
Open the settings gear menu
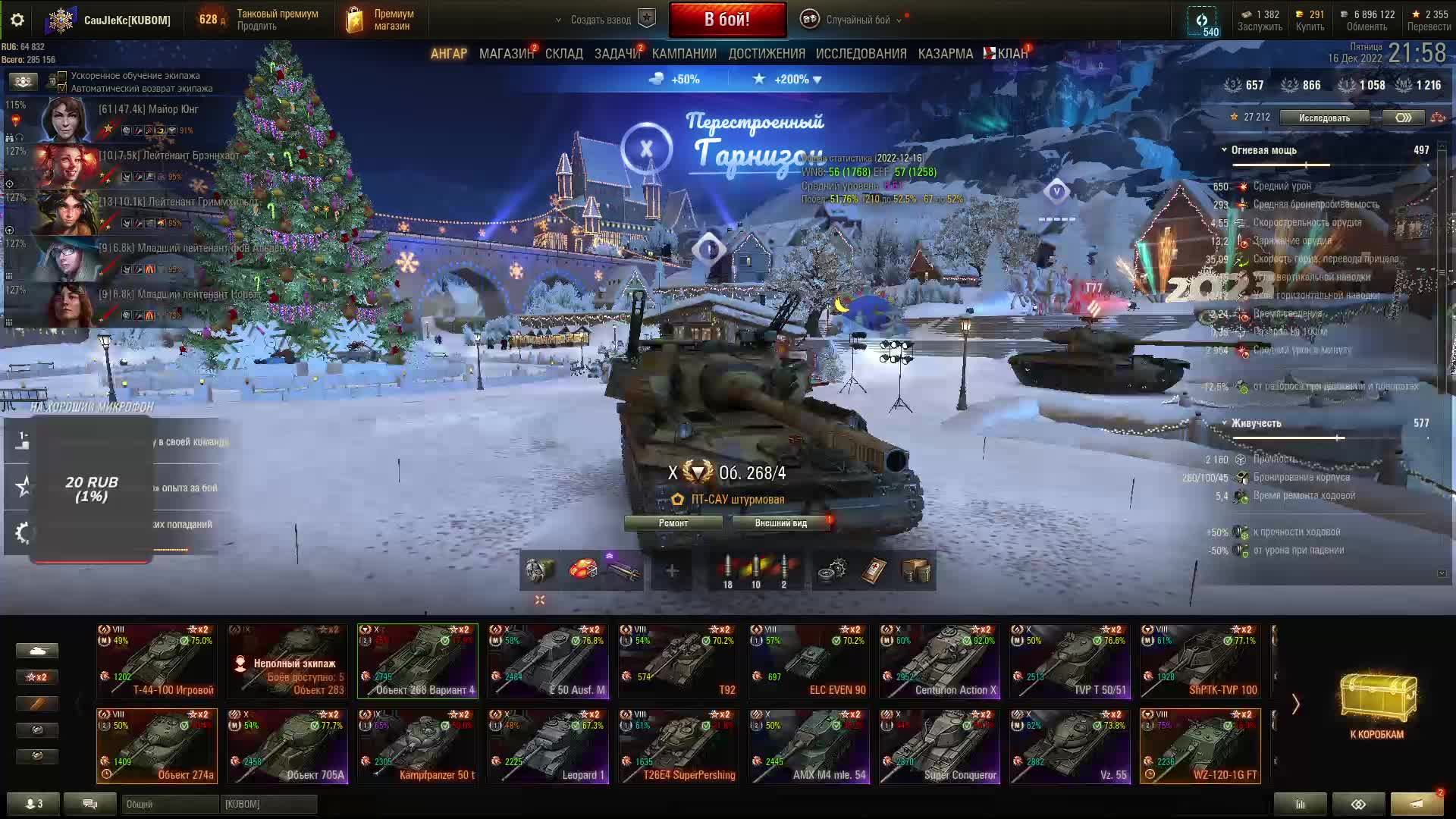tap(17, 20)
